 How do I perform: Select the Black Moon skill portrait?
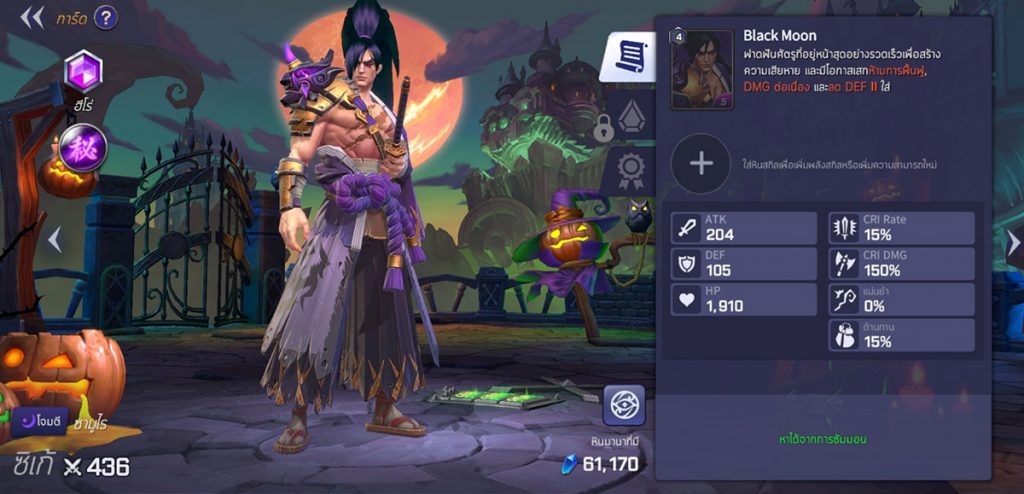pyautogui.click(x=701, y=69)
